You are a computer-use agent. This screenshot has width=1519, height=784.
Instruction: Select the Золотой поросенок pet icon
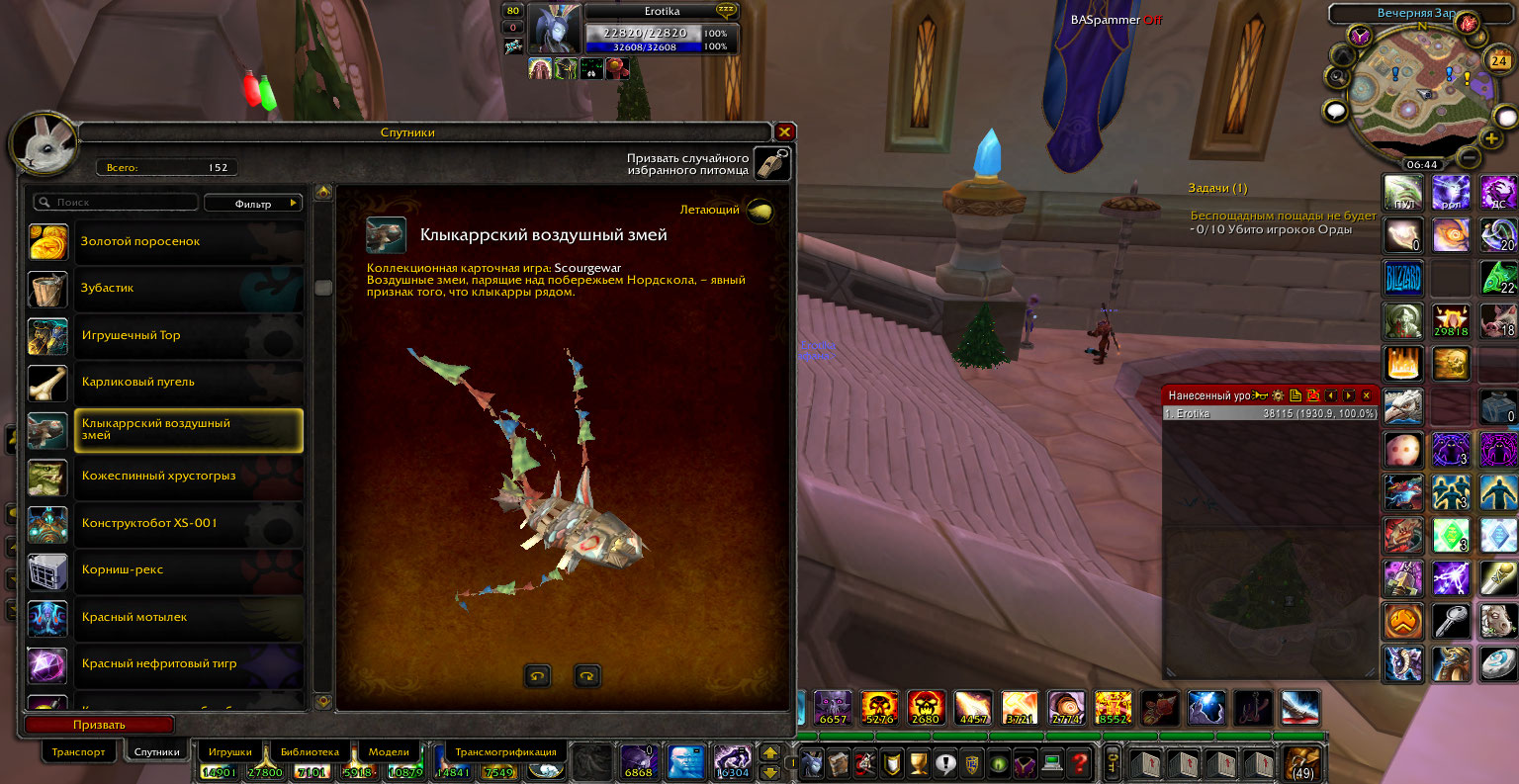point(47,241)
